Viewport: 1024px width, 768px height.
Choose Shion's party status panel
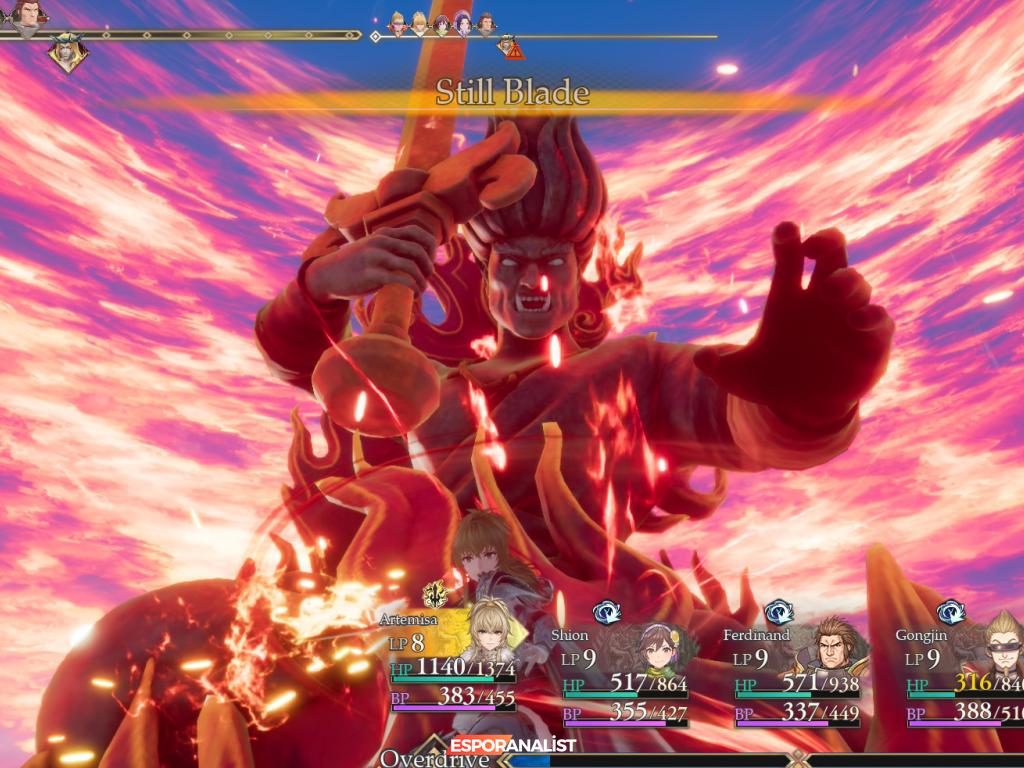[620, 674]
